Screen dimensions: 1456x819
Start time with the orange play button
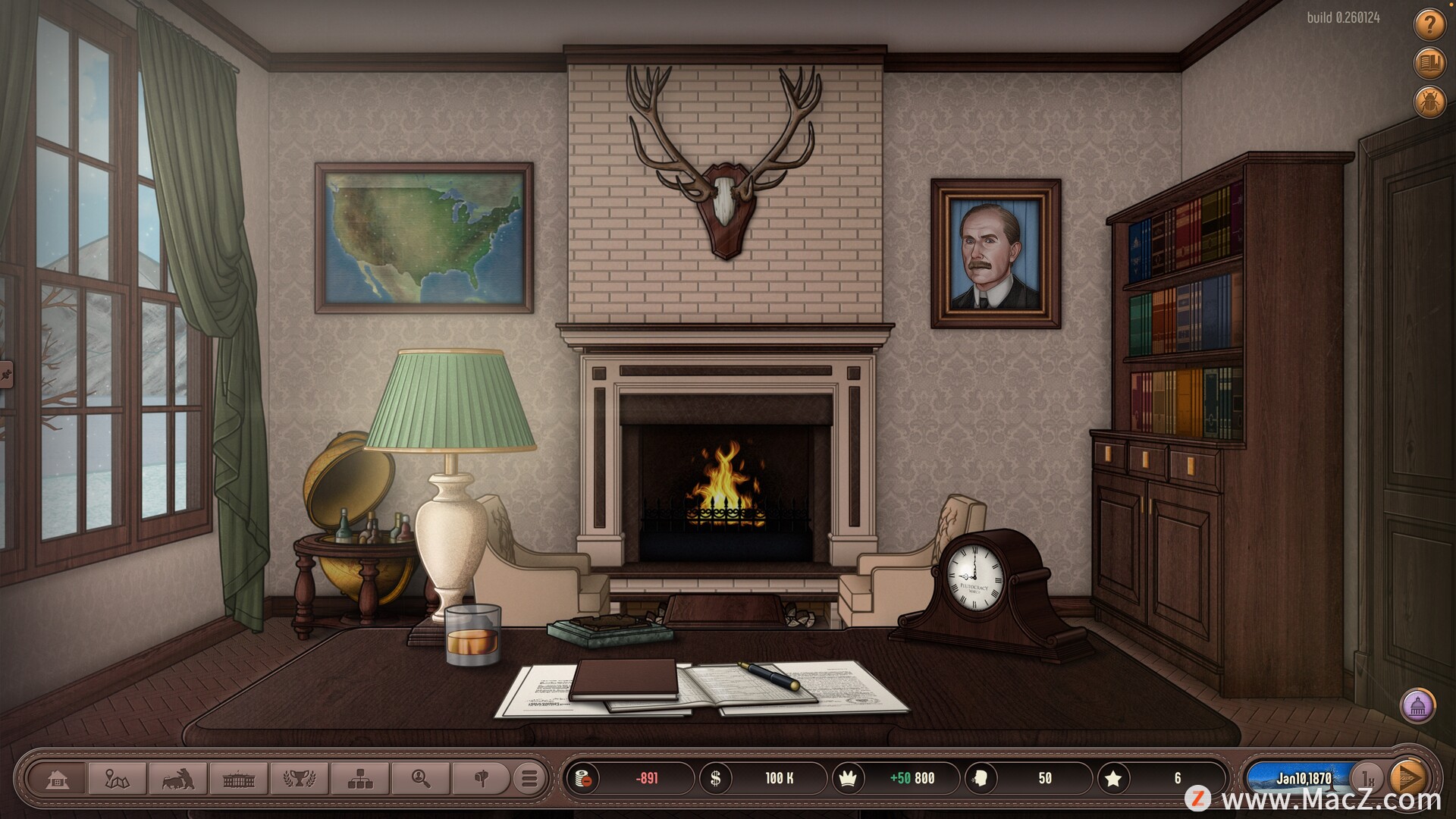point(1409,778)
